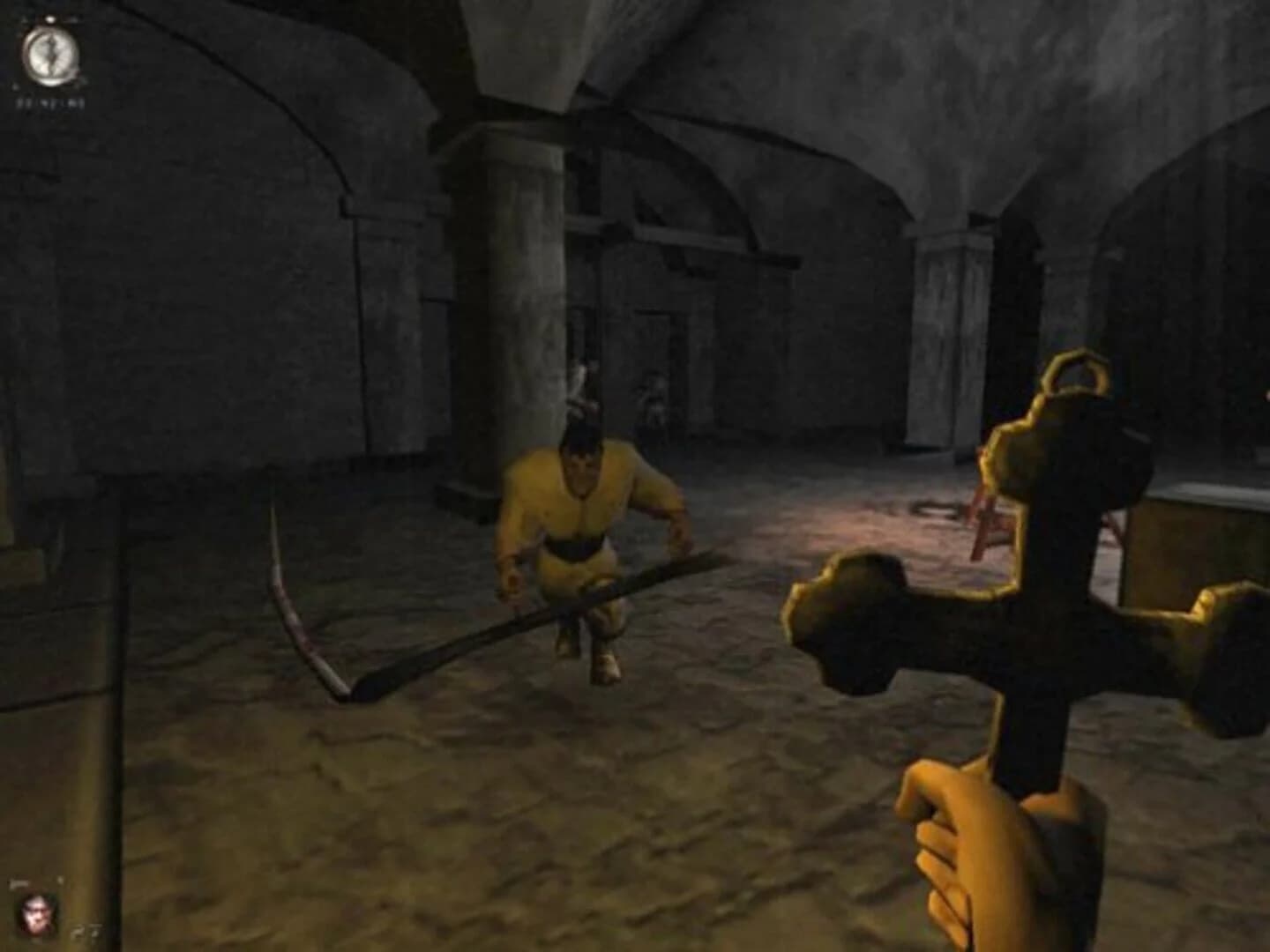The height and width of the screenshot is (952, 1270).
Task: Select the character portrait thumbnail
Action: (x=35, y=915)
